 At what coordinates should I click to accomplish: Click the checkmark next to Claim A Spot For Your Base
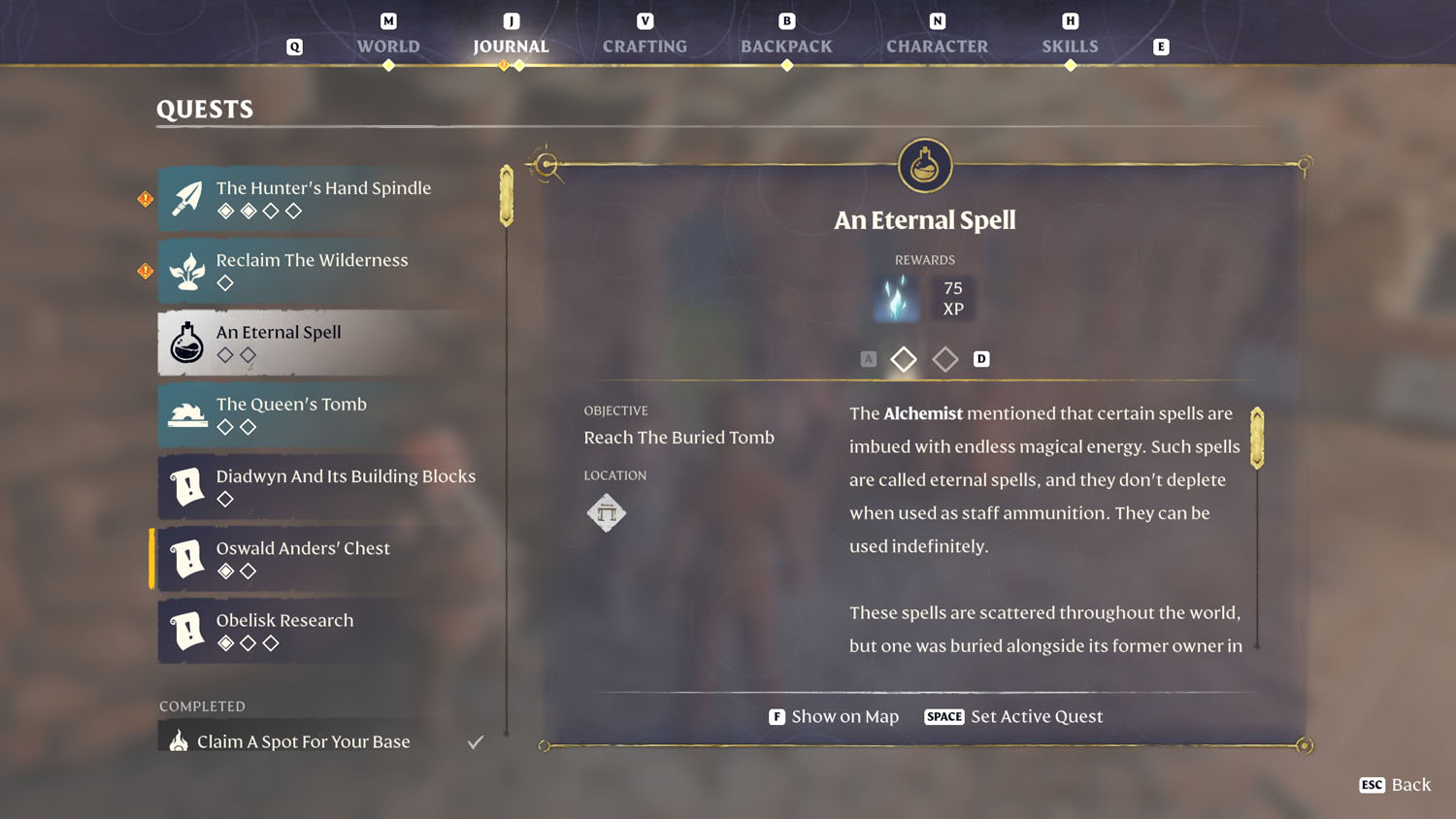point(475,740)
